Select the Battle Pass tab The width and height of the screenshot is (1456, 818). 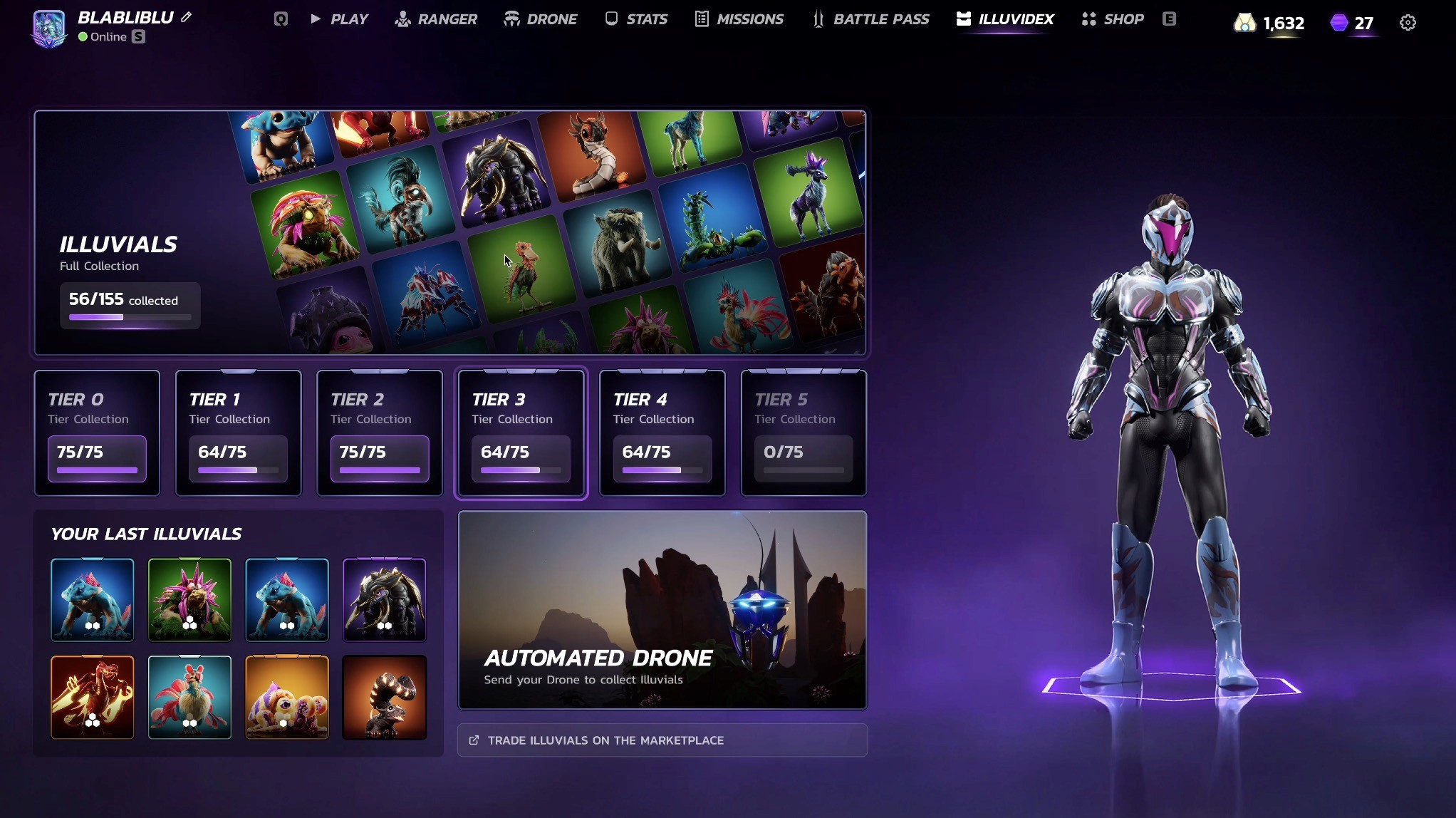pyautogui.click(x=870, y=19)
